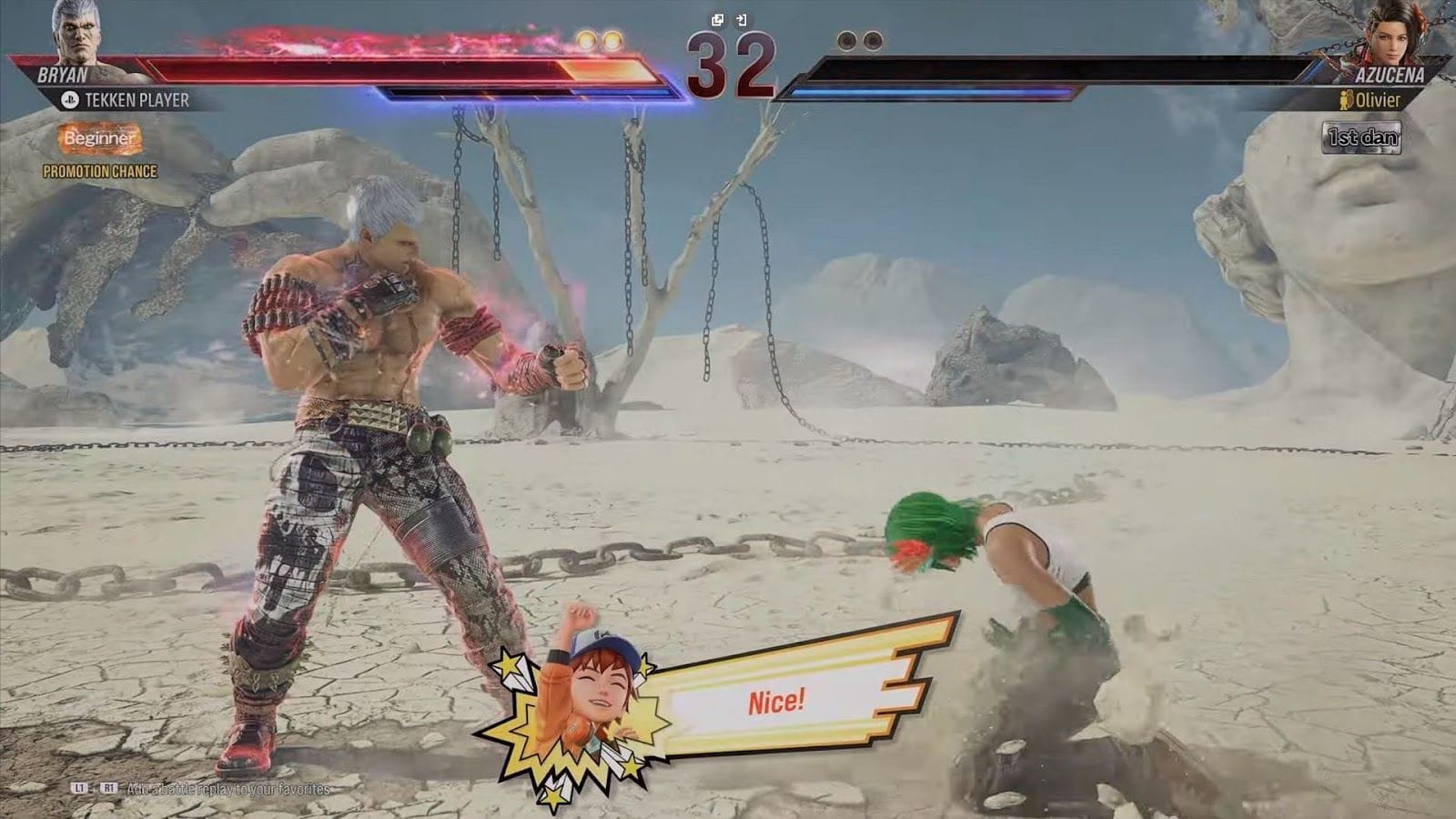Select the import replay icon beside the timer
Viewport: 1456px width, 819px height.
[742, 20]
